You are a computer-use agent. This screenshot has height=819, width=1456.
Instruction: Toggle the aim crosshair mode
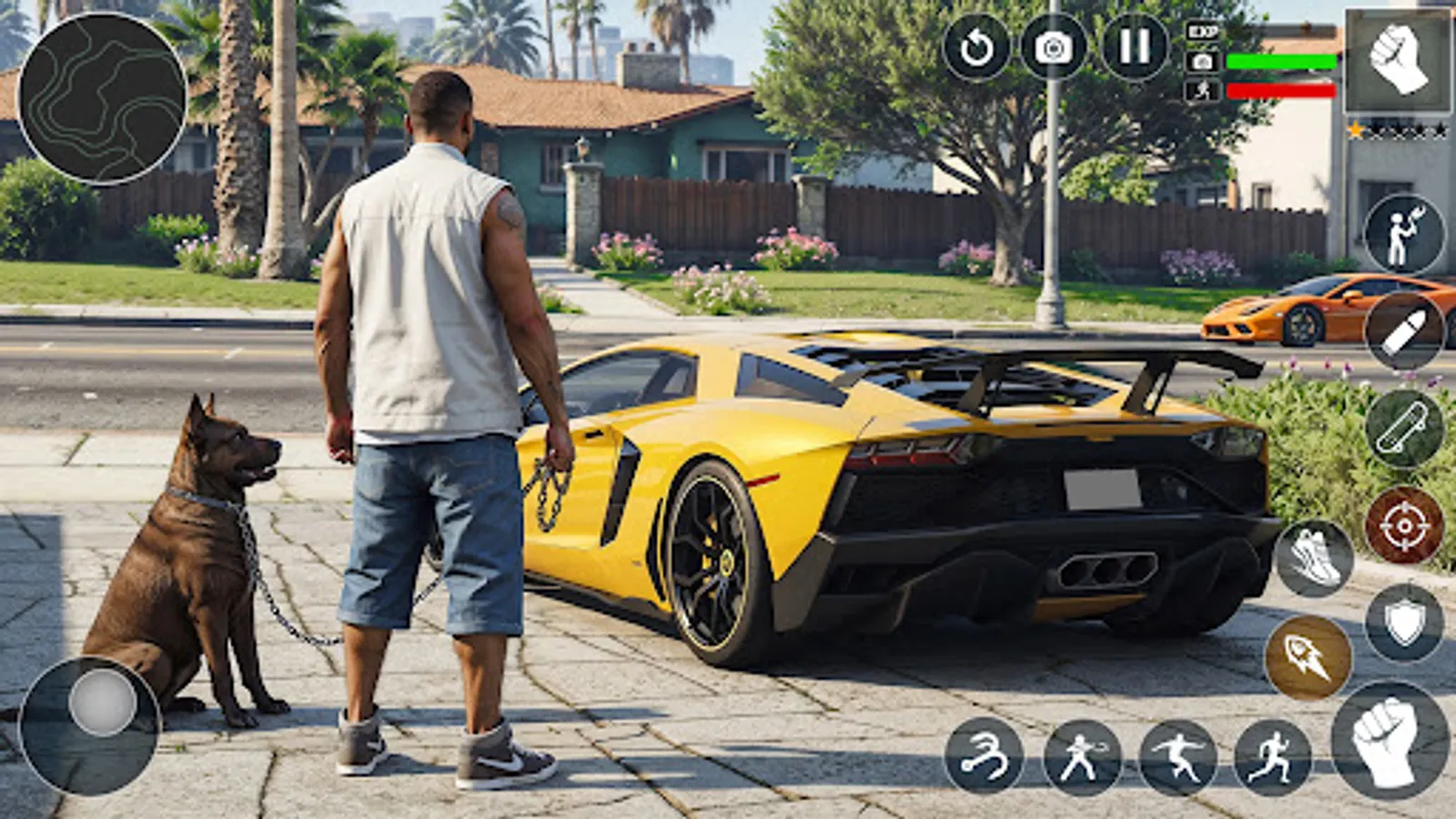(x=1406, y=525)
